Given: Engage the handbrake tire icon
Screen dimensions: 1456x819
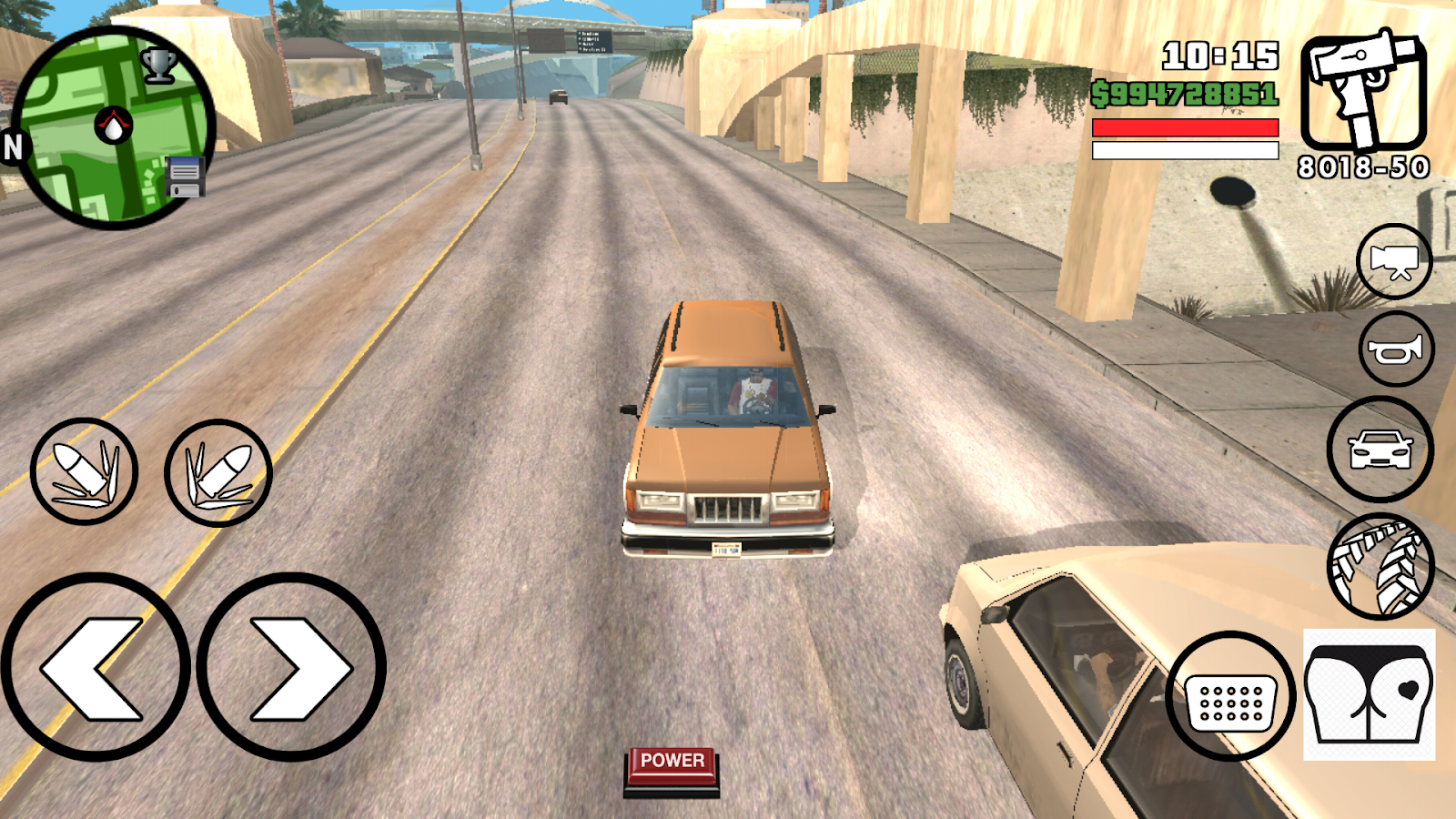Looking at the screenshot, I should pos(1381,564).
